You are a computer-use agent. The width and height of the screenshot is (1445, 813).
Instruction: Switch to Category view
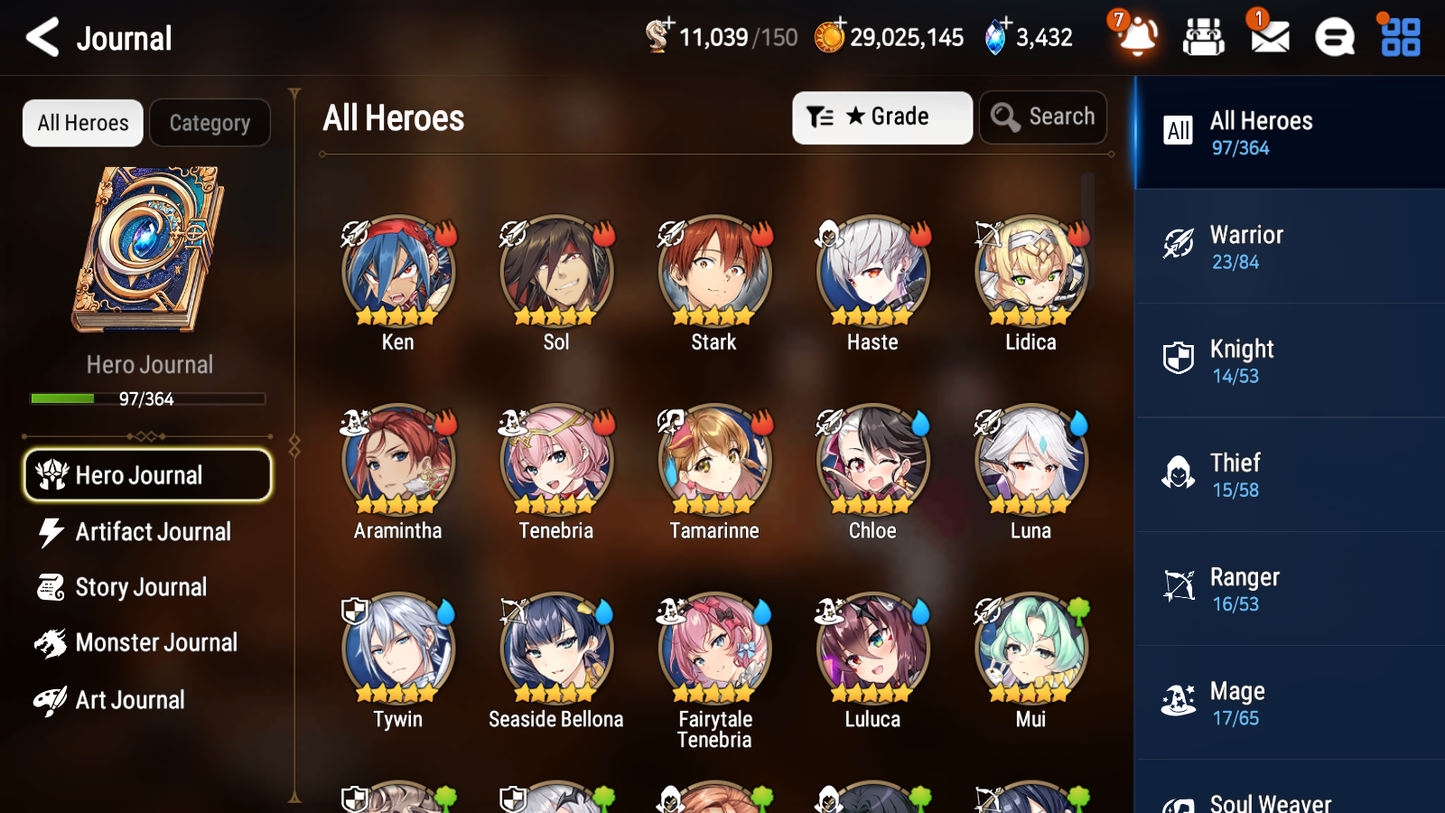point(210,122)
